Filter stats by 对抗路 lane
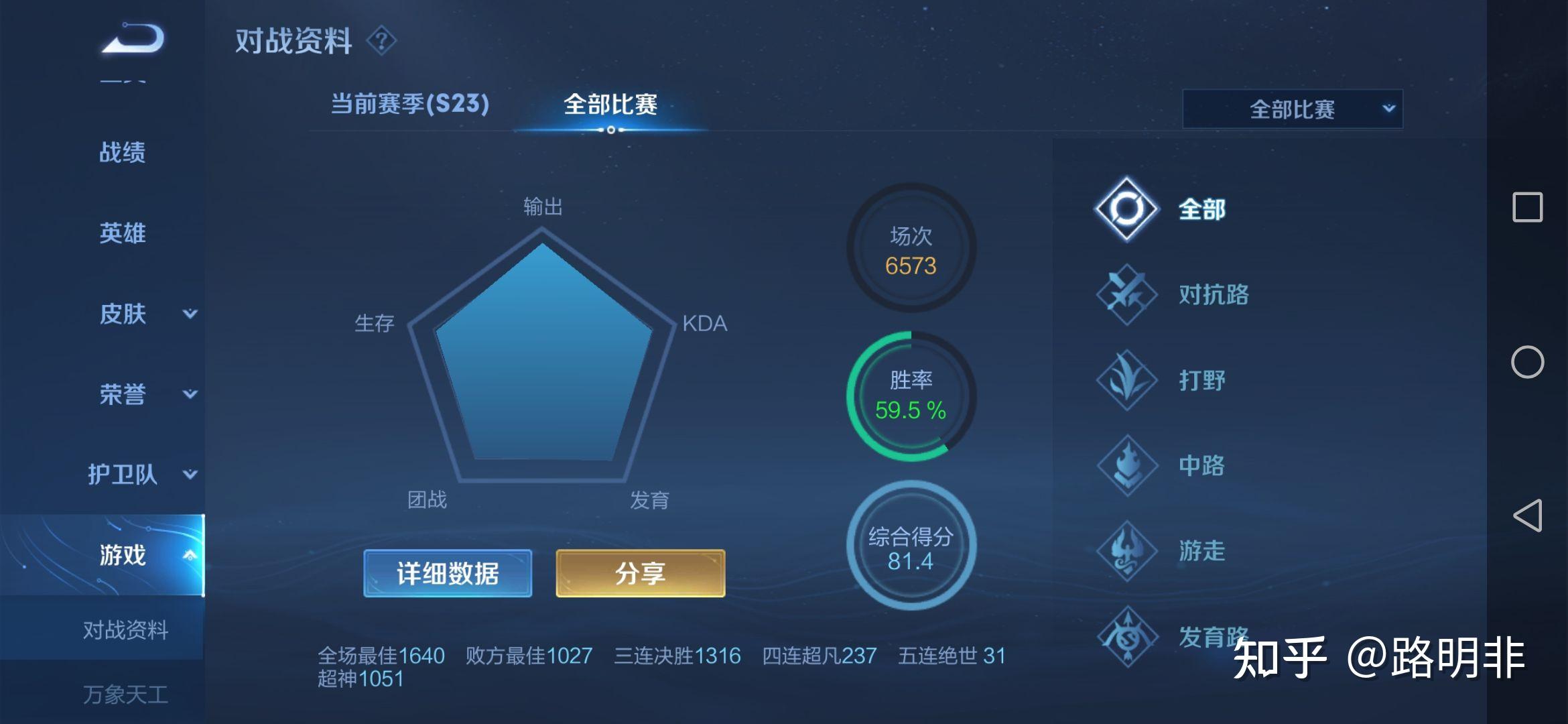 pos(1173,295)
